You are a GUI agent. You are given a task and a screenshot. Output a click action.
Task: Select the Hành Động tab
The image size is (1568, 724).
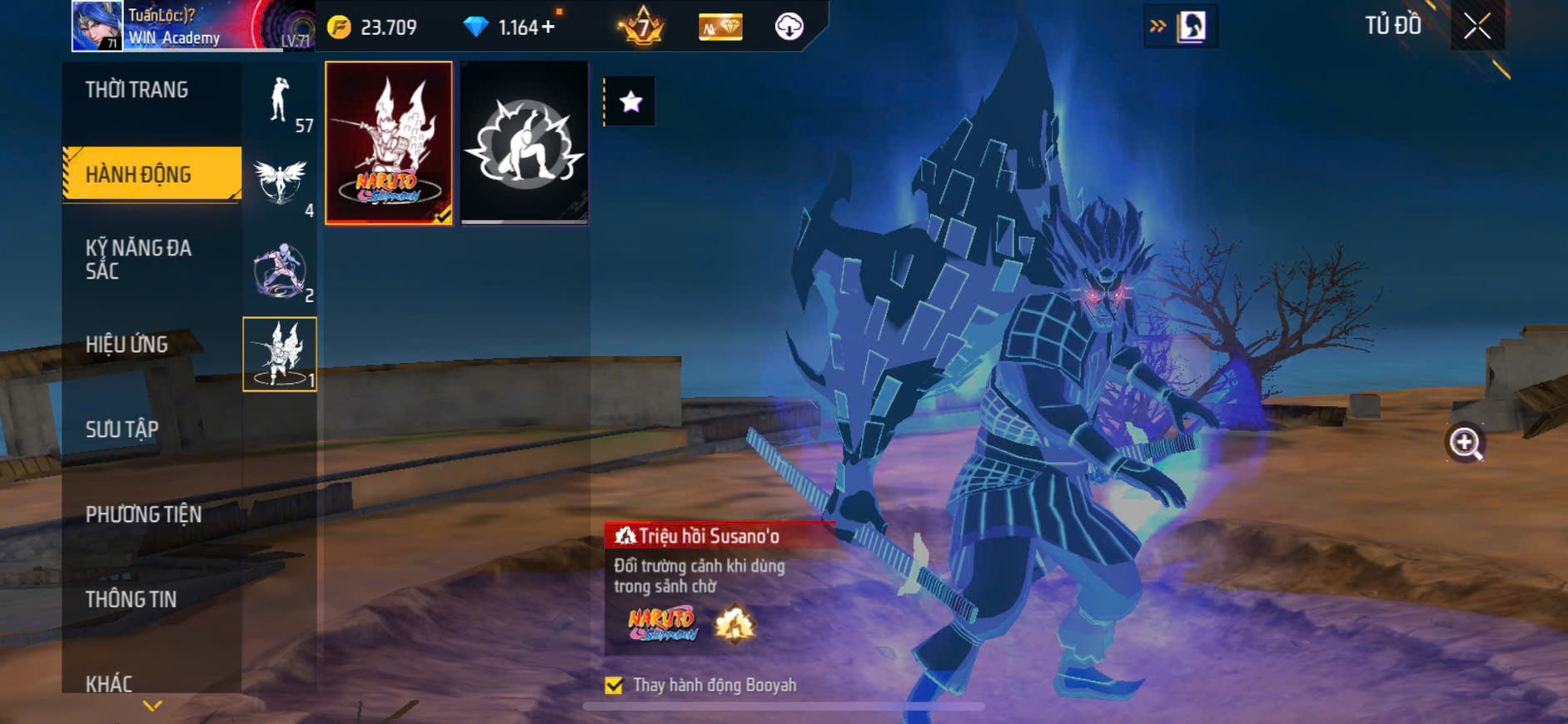tap(138, 175)
